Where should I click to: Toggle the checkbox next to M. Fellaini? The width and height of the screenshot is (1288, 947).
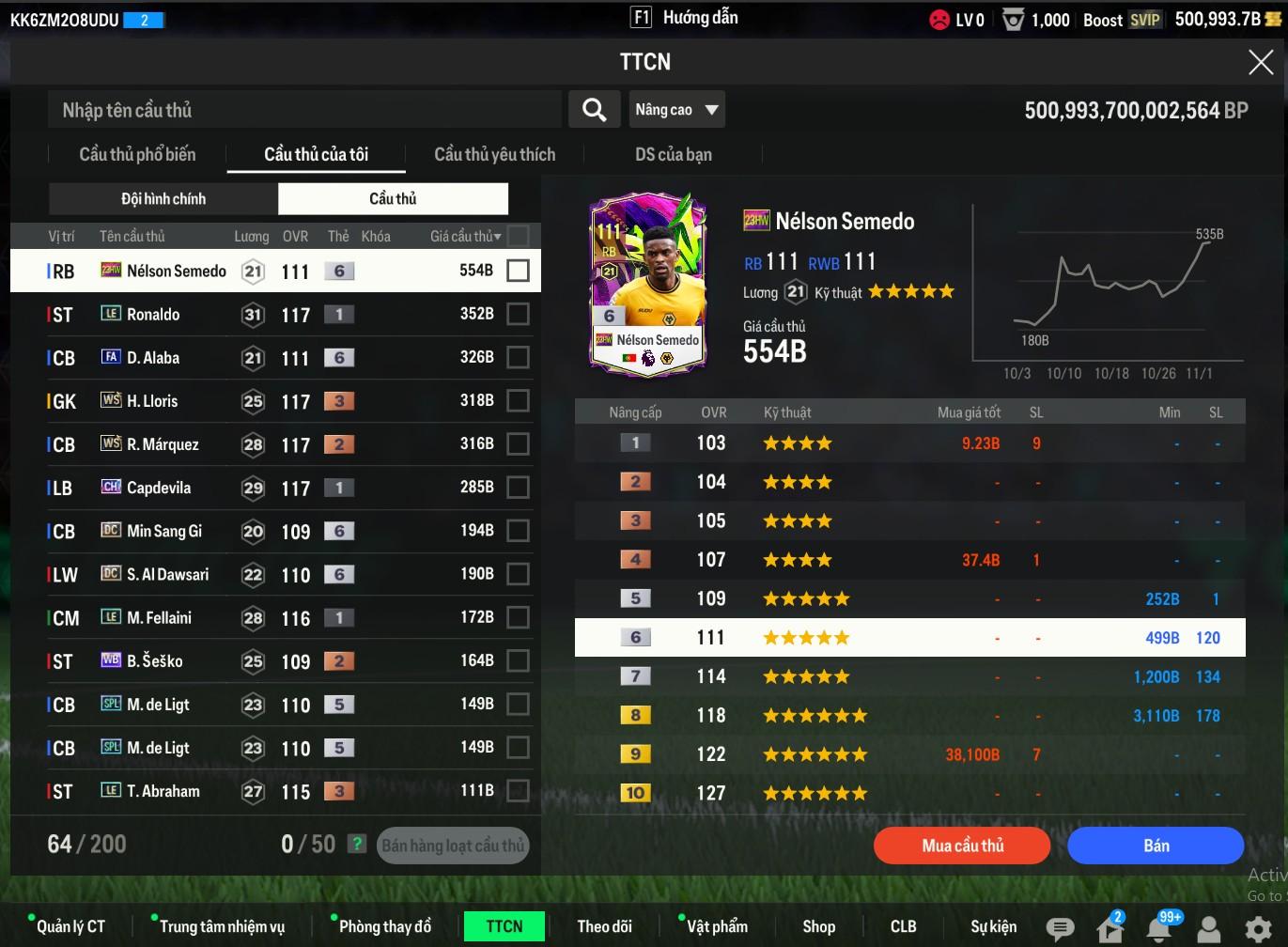click(518, 617)
